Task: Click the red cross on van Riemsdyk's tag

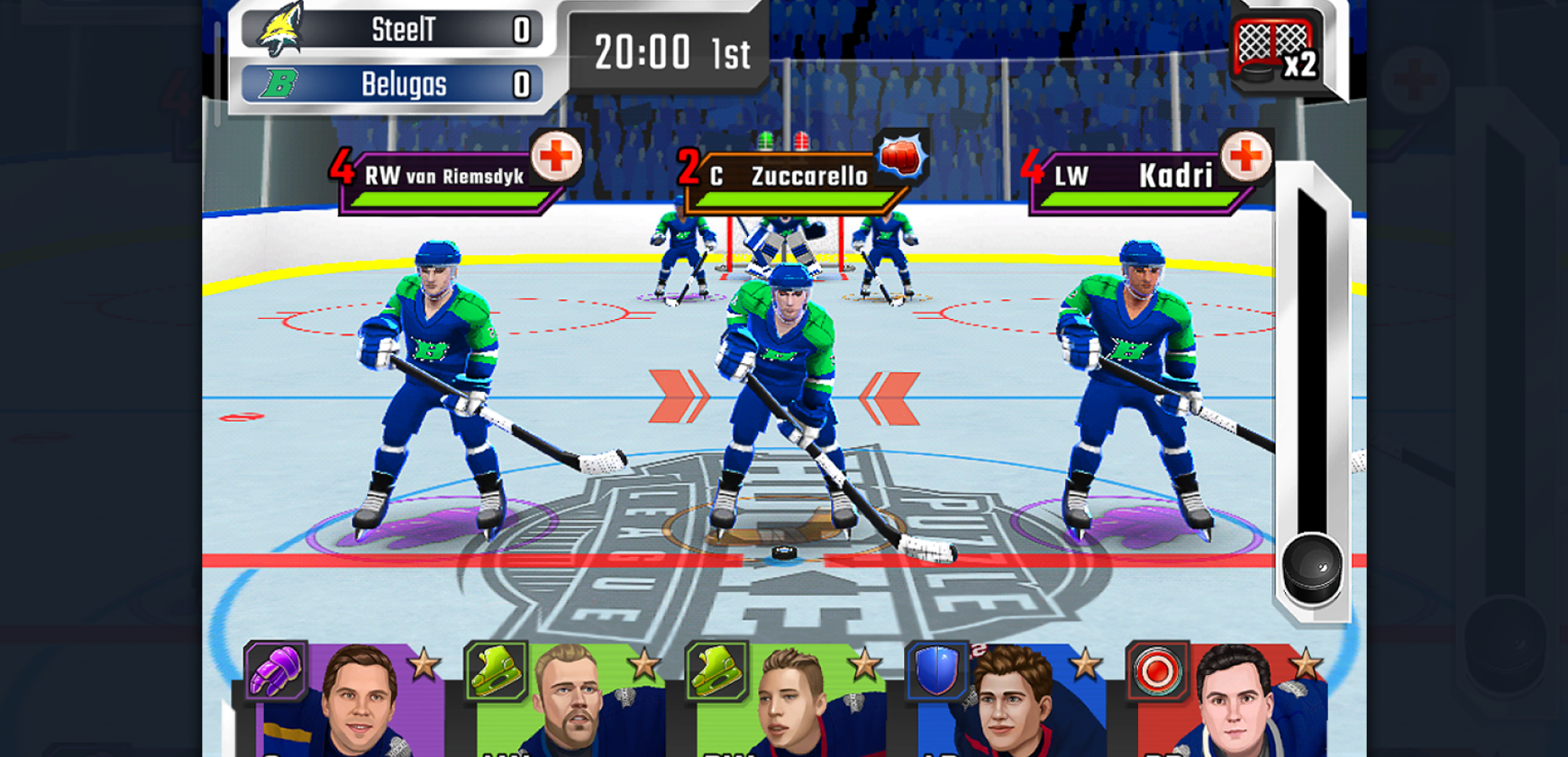Action: coord(555,157)
